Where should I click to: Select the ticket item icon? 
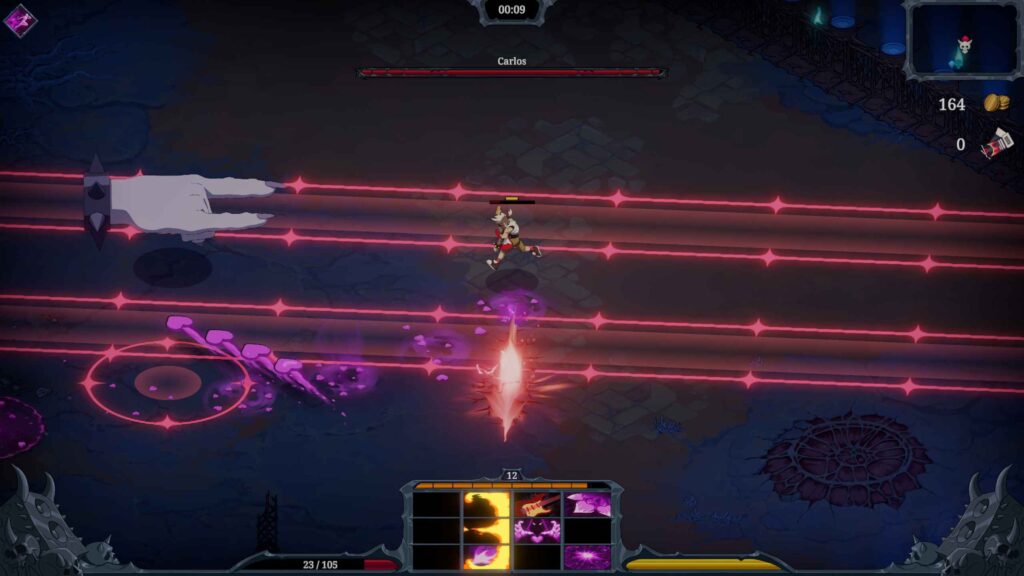click(996, 145)
